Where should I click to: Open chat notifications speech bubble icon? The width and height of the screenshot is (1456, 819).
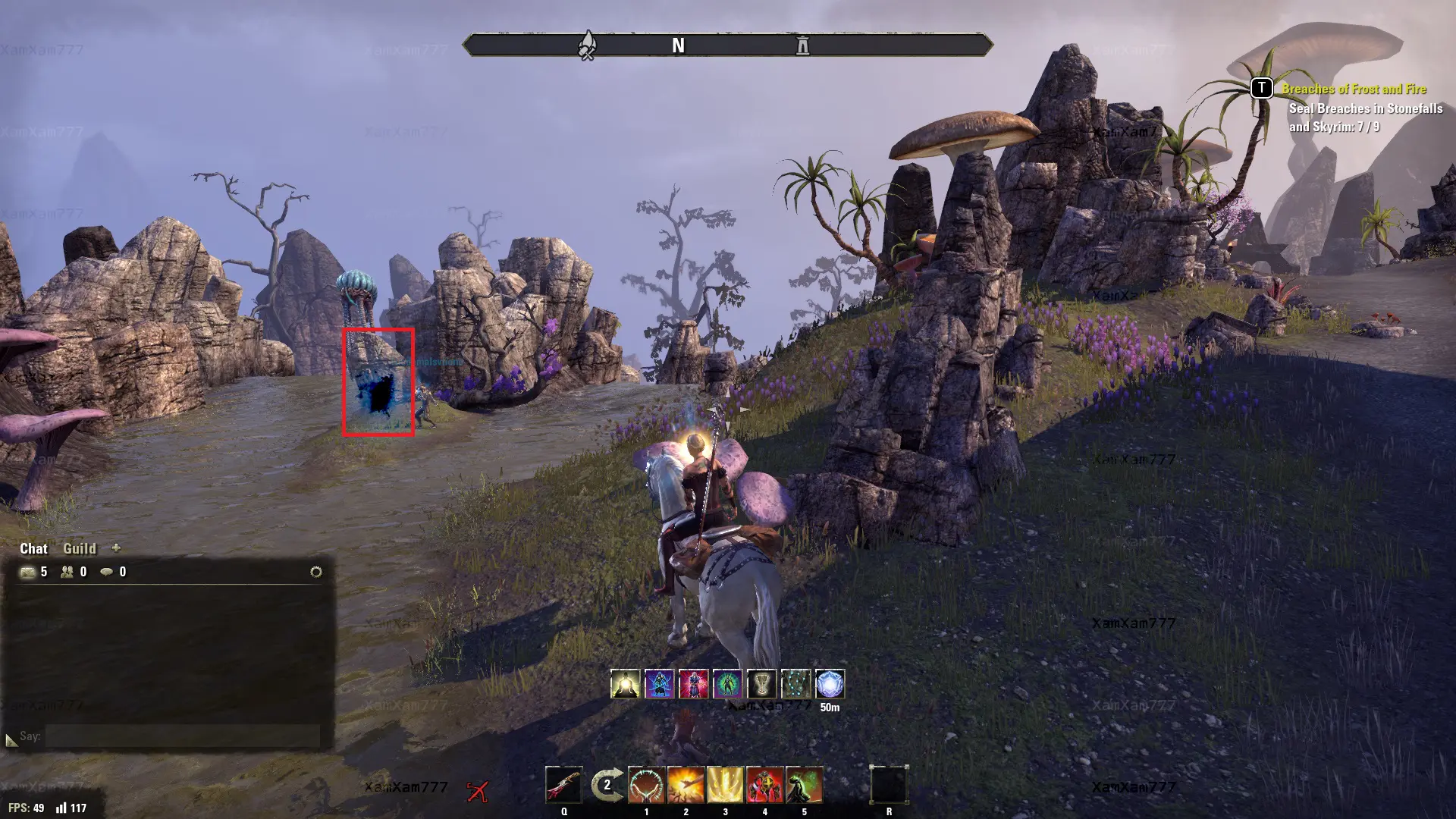tap(107, 572)
